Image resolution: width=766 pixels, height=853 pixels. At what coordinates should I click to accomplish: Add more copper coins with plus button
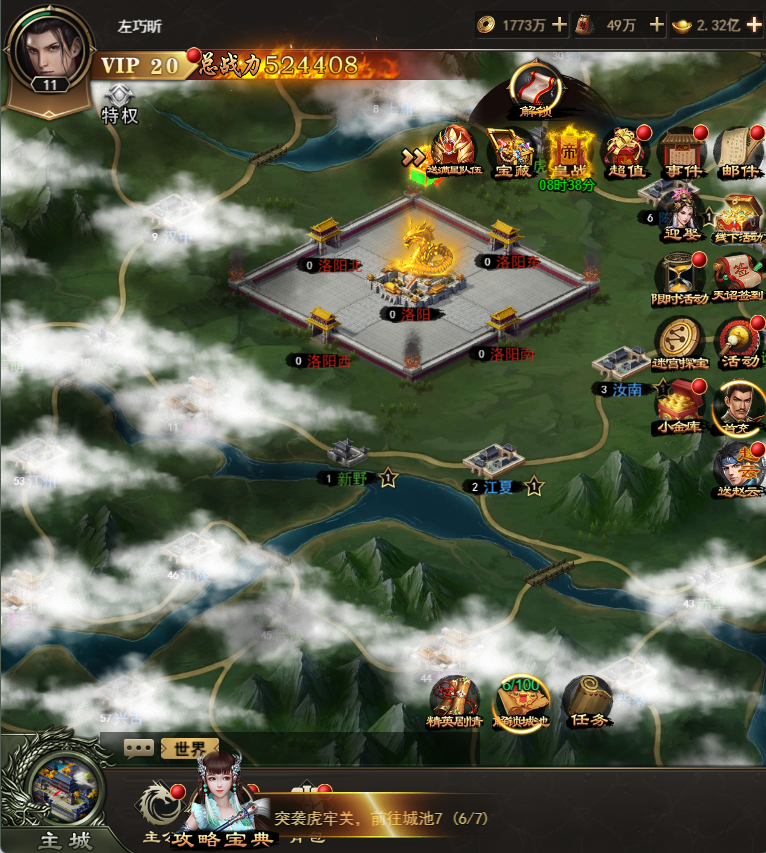pos(559,24)
